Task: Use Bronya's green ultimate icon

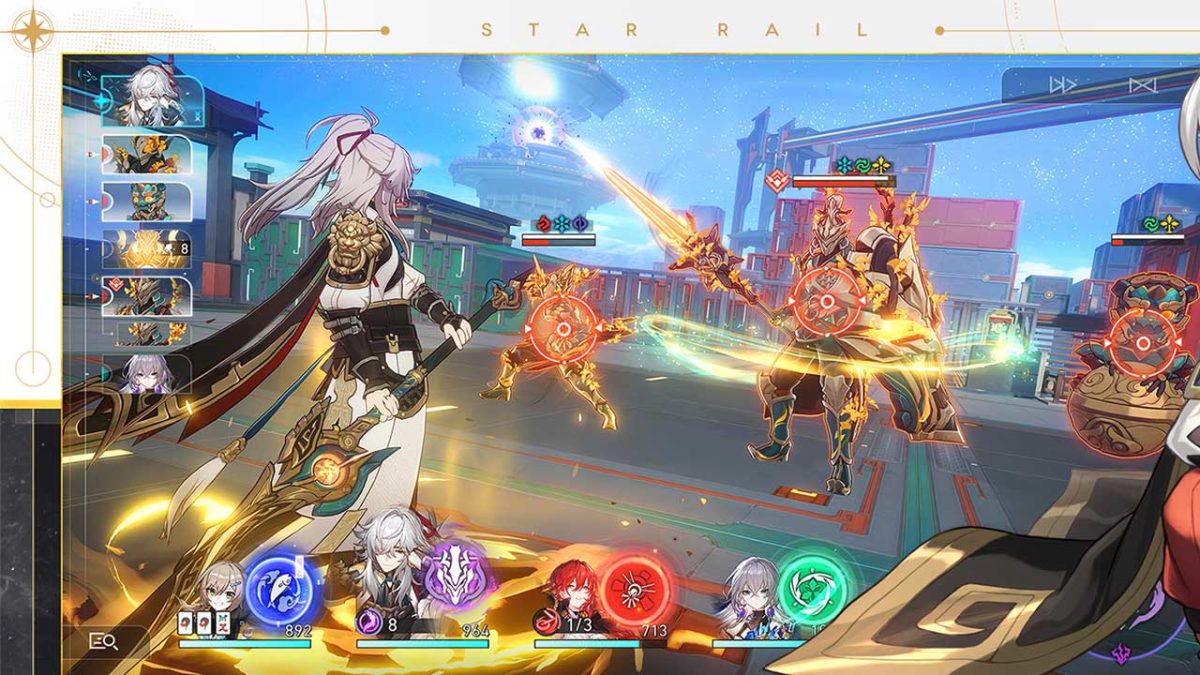Action: (x=812, y=589)
